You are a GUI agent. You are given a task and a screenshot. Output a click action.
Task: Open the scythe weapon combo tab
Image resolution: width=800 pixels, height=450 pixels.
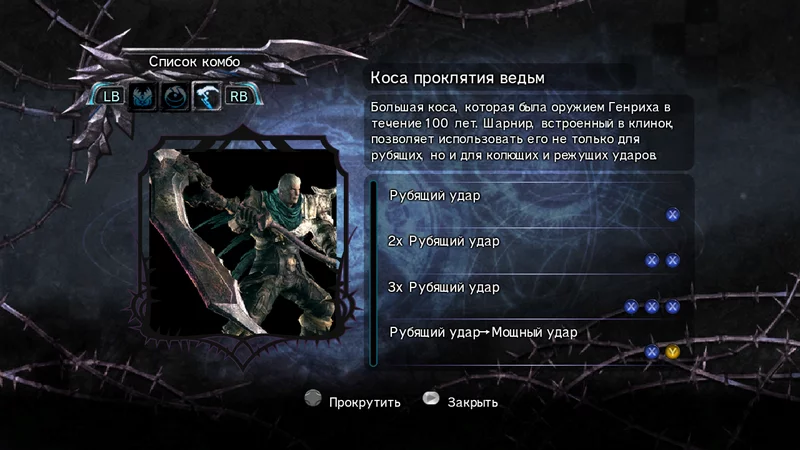pos(207,97)
